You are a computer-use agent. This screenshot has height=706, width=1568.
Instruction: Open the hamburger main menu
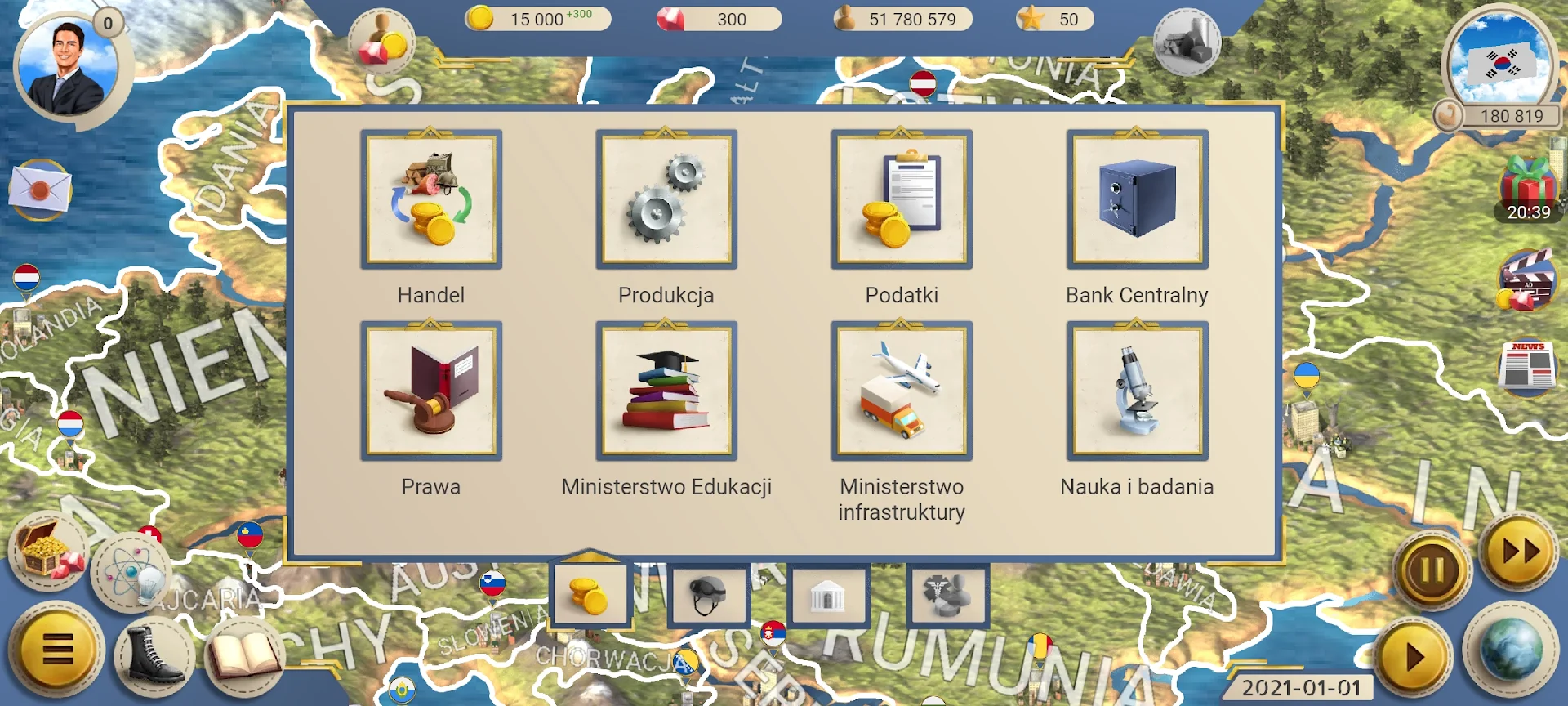(x=57, y=650)
